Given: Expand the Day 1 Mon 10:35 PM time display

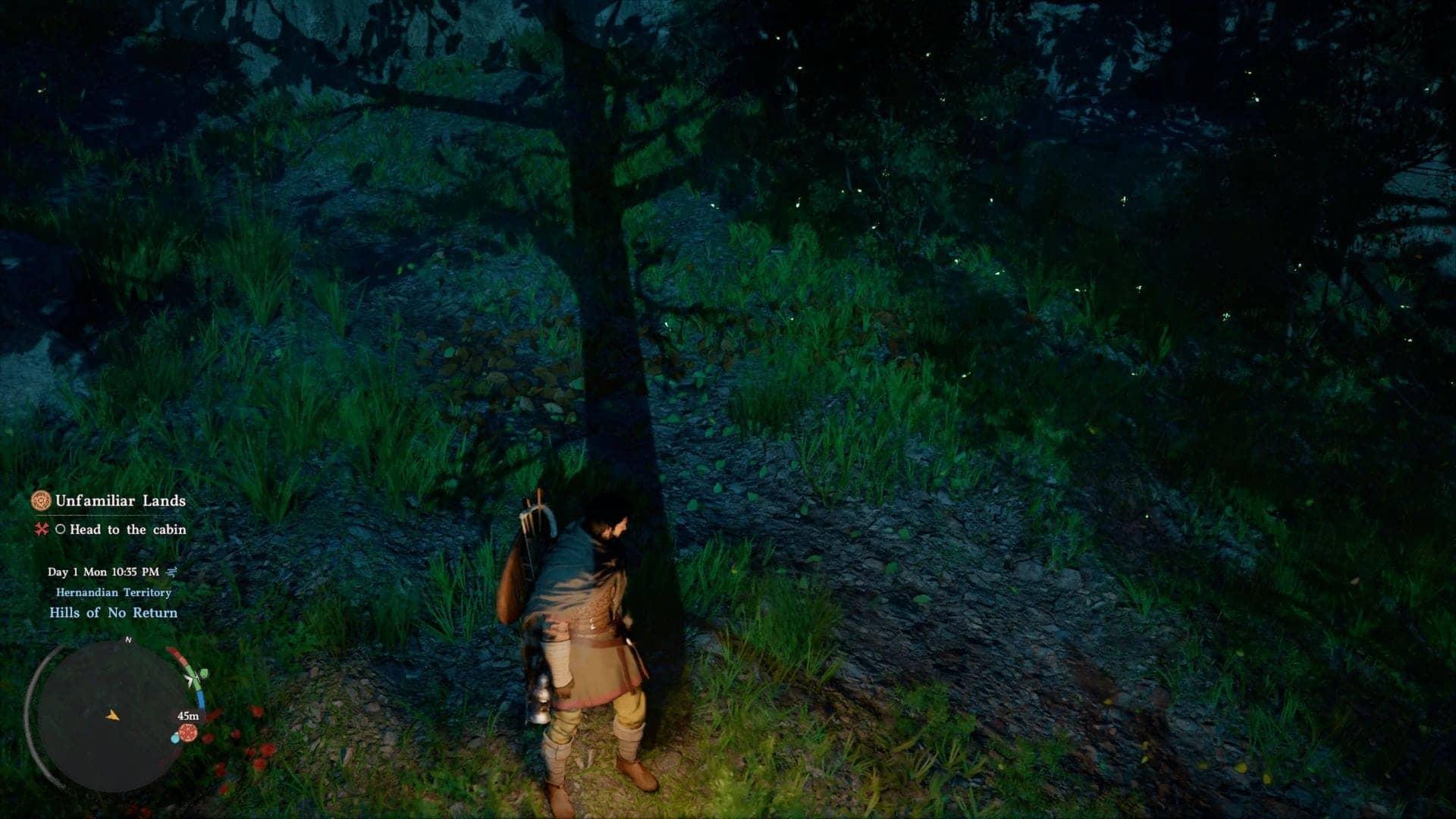Looking at the screenshot, I should 103,573.
